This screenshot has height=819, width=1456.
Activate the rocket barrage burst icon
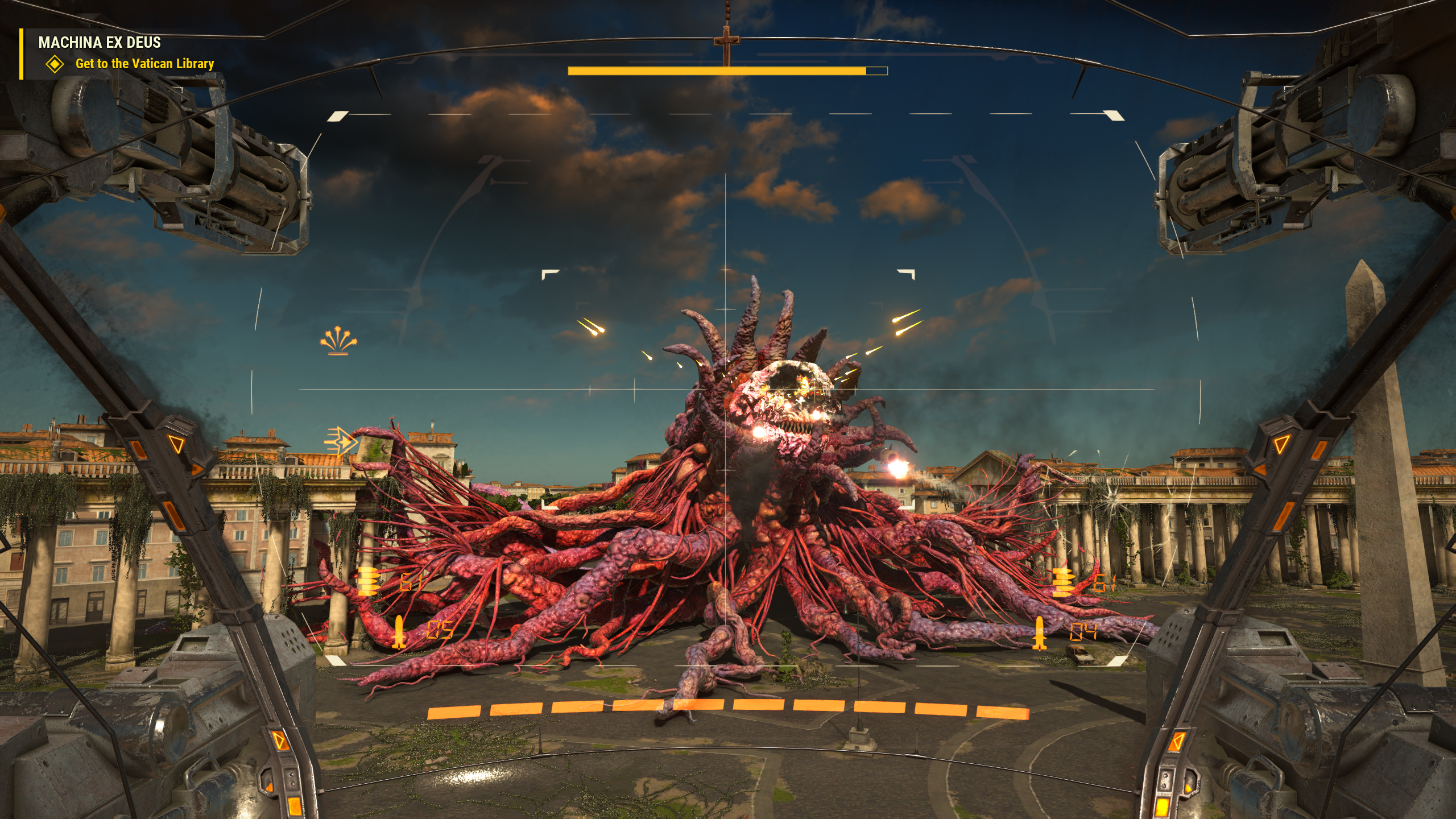(x=338, y=341)
